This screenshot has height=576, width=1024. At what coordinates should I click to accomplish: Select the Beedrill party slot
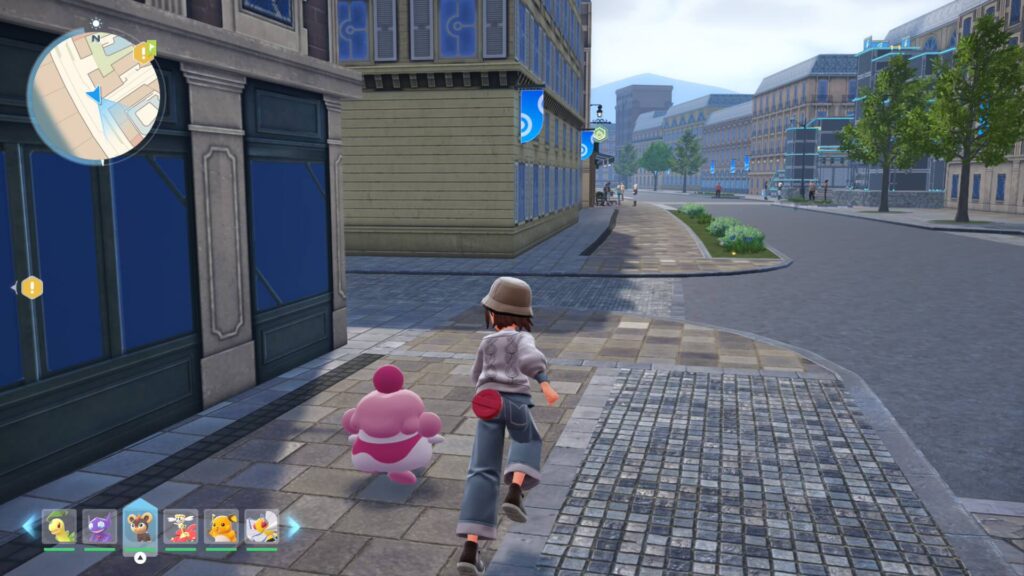(262, 527)
